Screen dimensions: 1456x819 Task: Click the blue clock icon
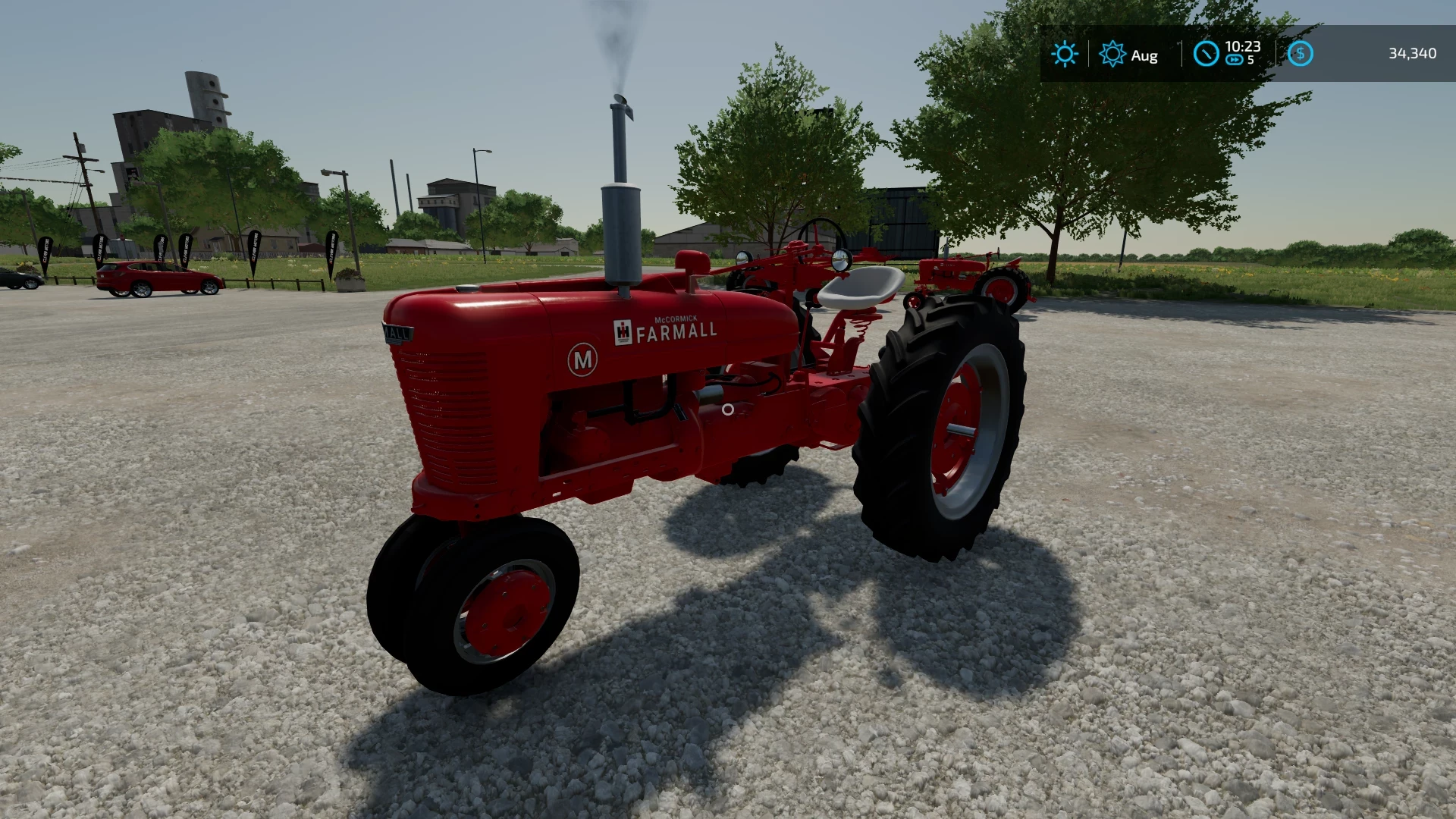1207,54
